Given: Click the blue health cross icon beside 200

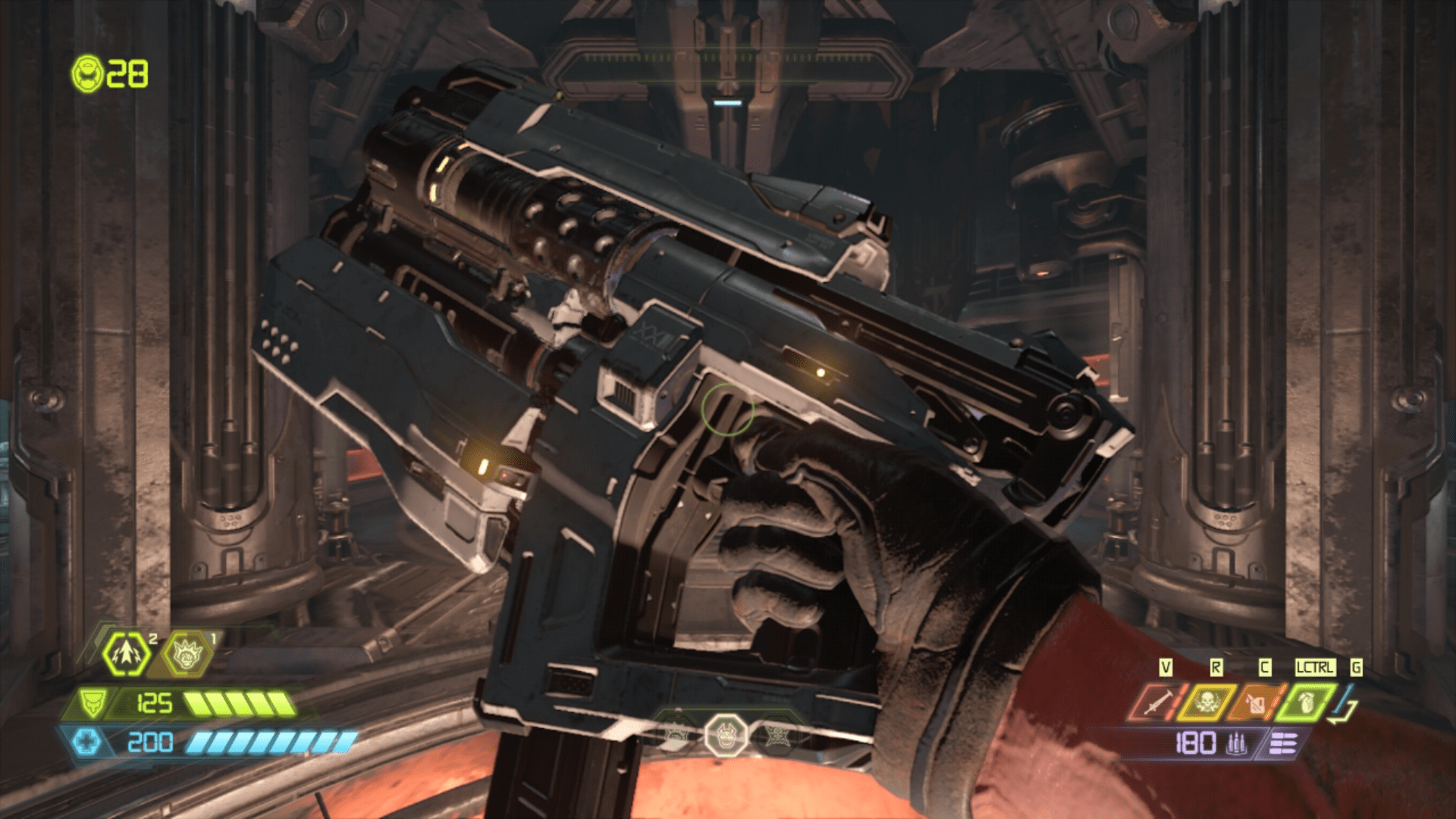Looking at the screenshot, I should [x=87, y=742].
